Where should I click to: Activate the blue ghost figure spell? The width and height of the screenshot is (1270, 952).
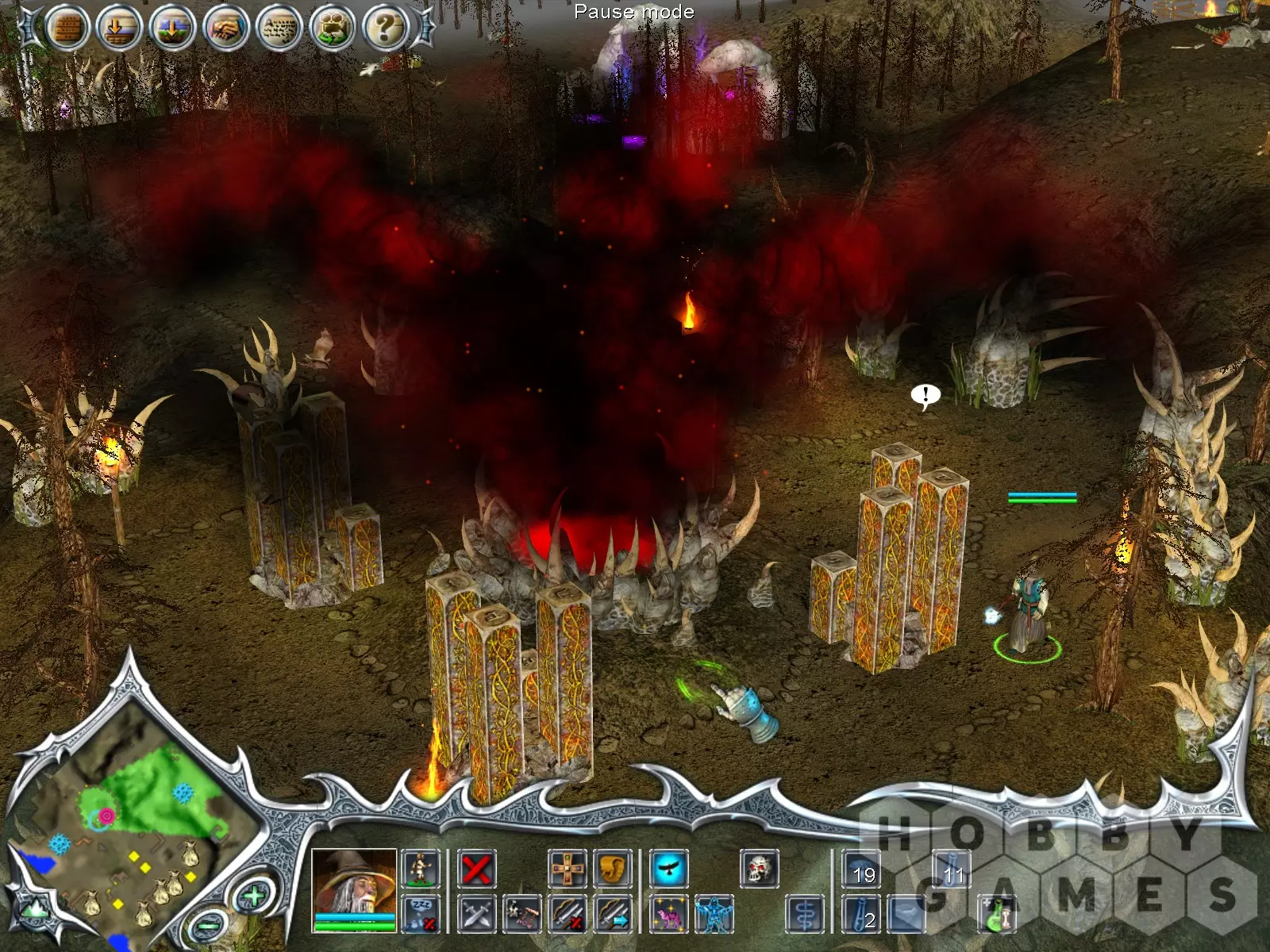(714, 914)
